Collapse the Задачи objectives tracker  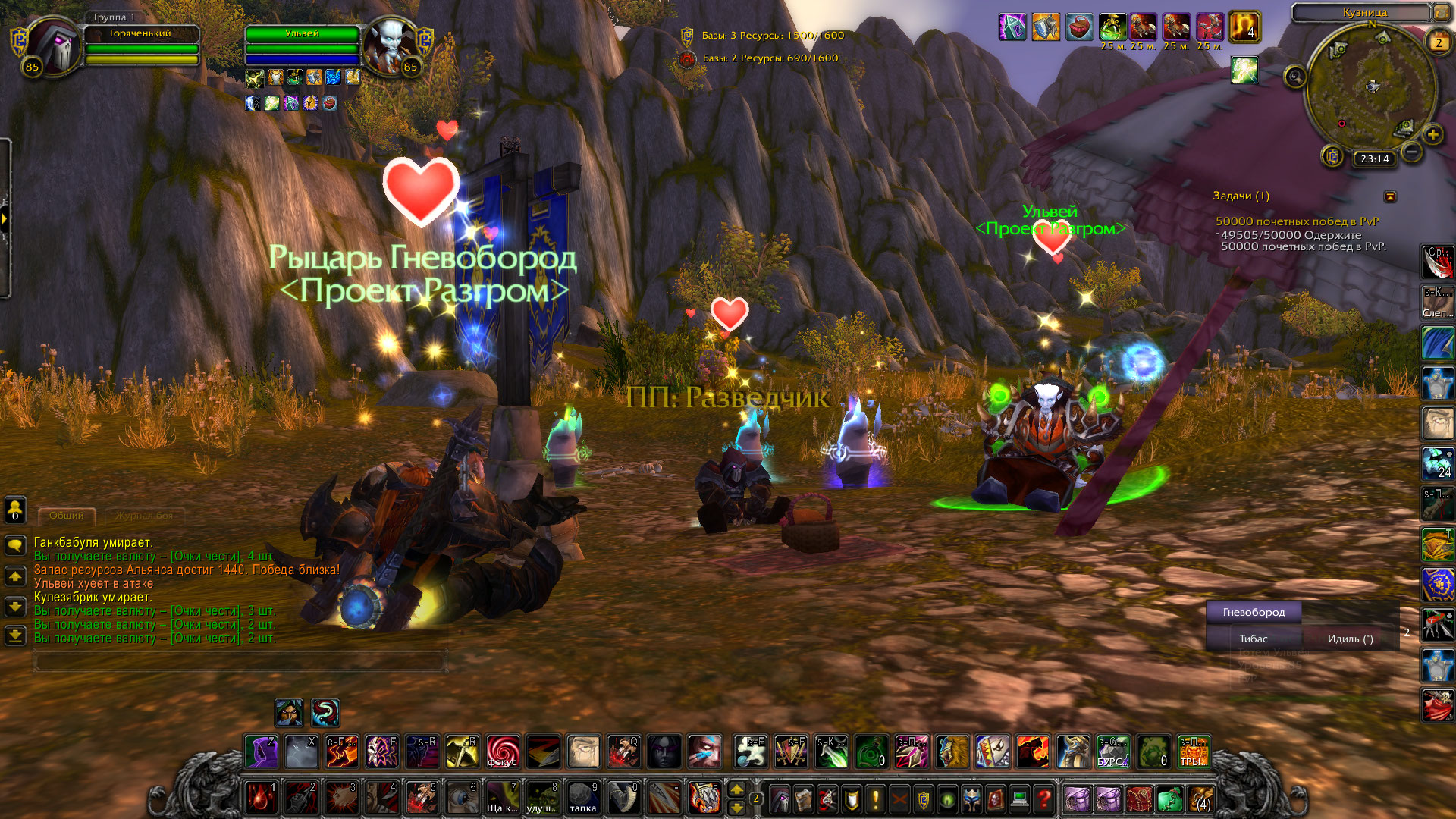point(1390,197)
